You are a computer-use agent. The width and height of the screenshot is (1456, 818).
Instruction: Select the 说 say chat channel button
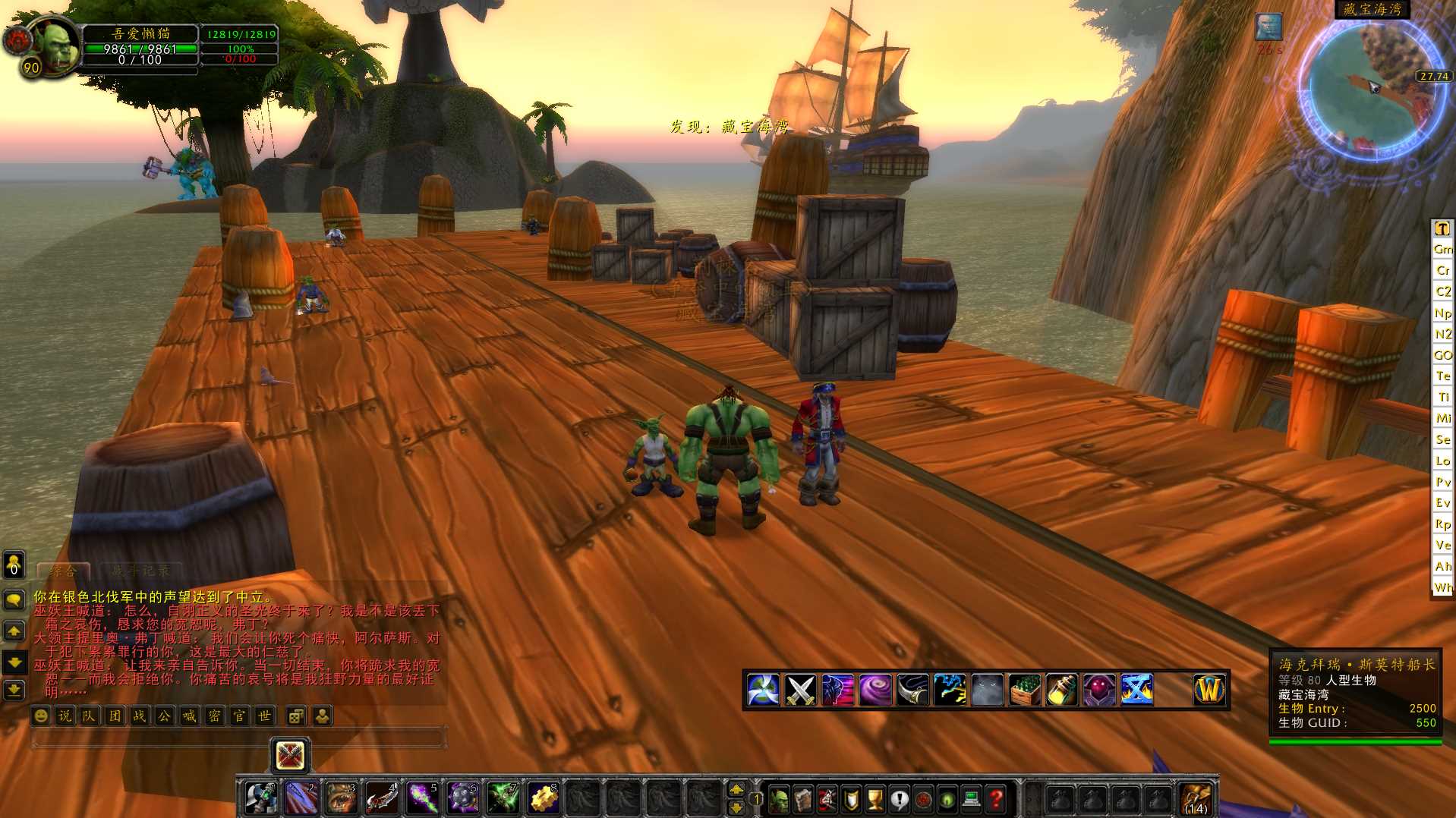pos(65,716)
